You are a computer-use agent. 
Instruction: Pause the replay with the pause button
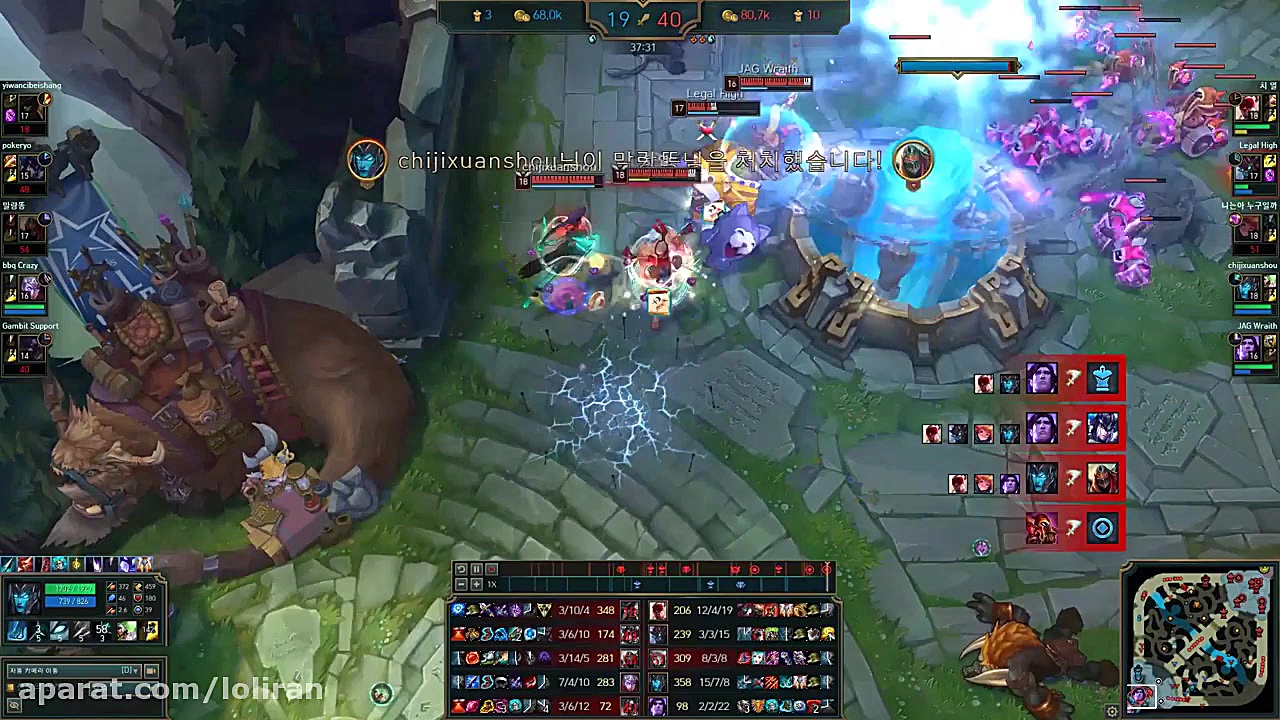tap(477, 570)
